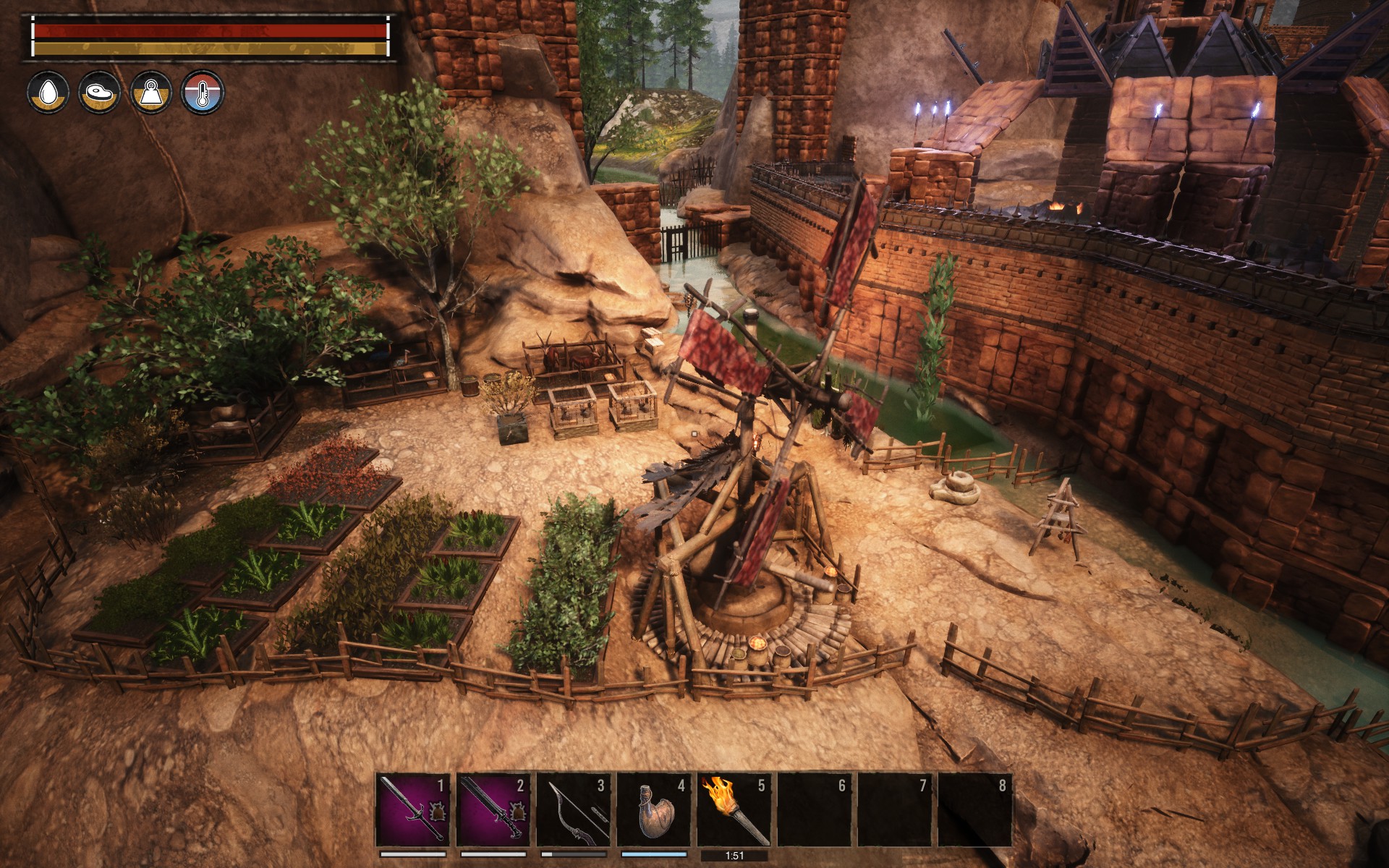Click the weight encumbrance icon
Image resolution: width=1389 pixels, height=868 pixels.
pyautogui.click(x=150, y=93)
